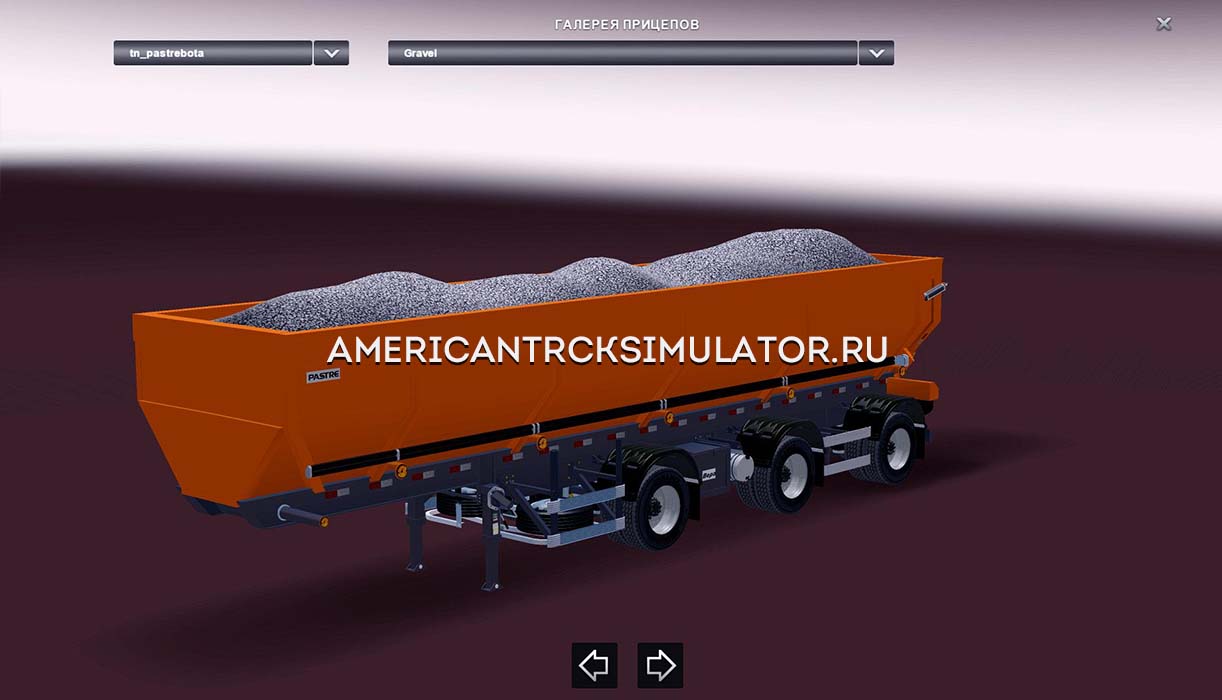Show the previous trailer with left arrow

594,665
